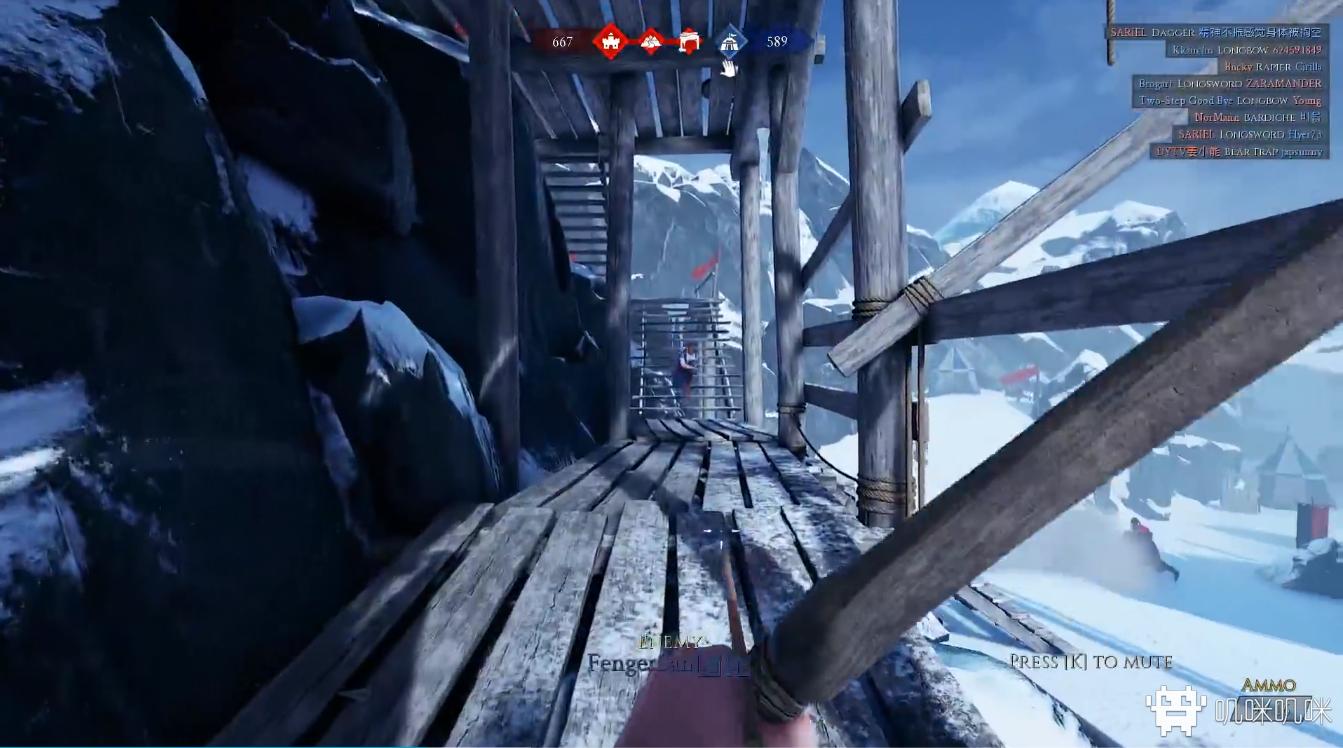Click the red mountain objective icon
Viewport: 1343px width, 748px height.
(651, 41)
